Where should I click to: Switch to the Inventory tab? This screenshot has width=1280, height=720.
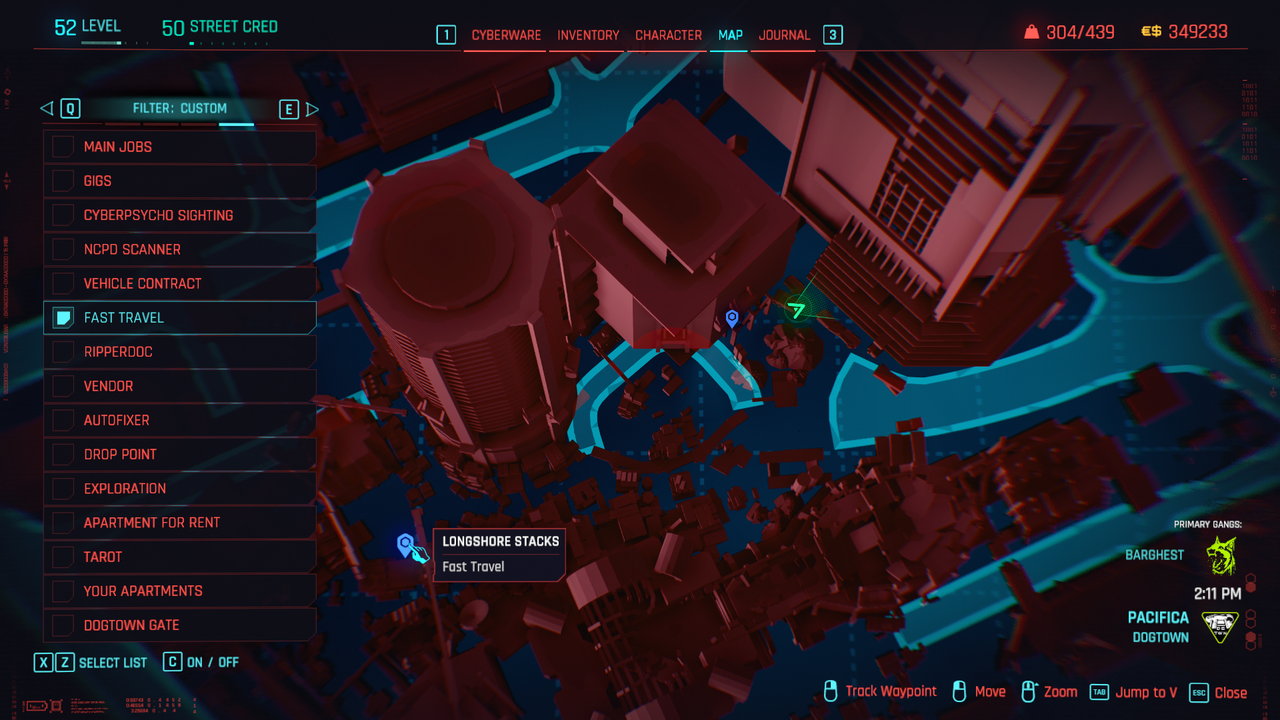pyautogui.click(x=588, y=35)
